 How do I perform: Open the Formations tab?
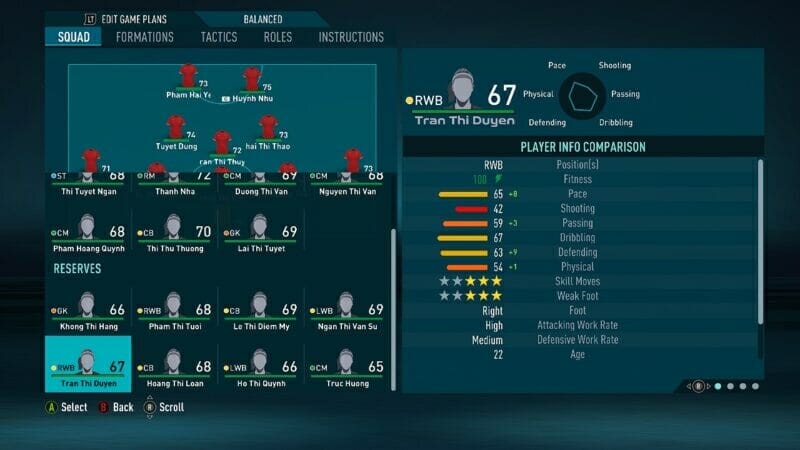coord(144,37)
